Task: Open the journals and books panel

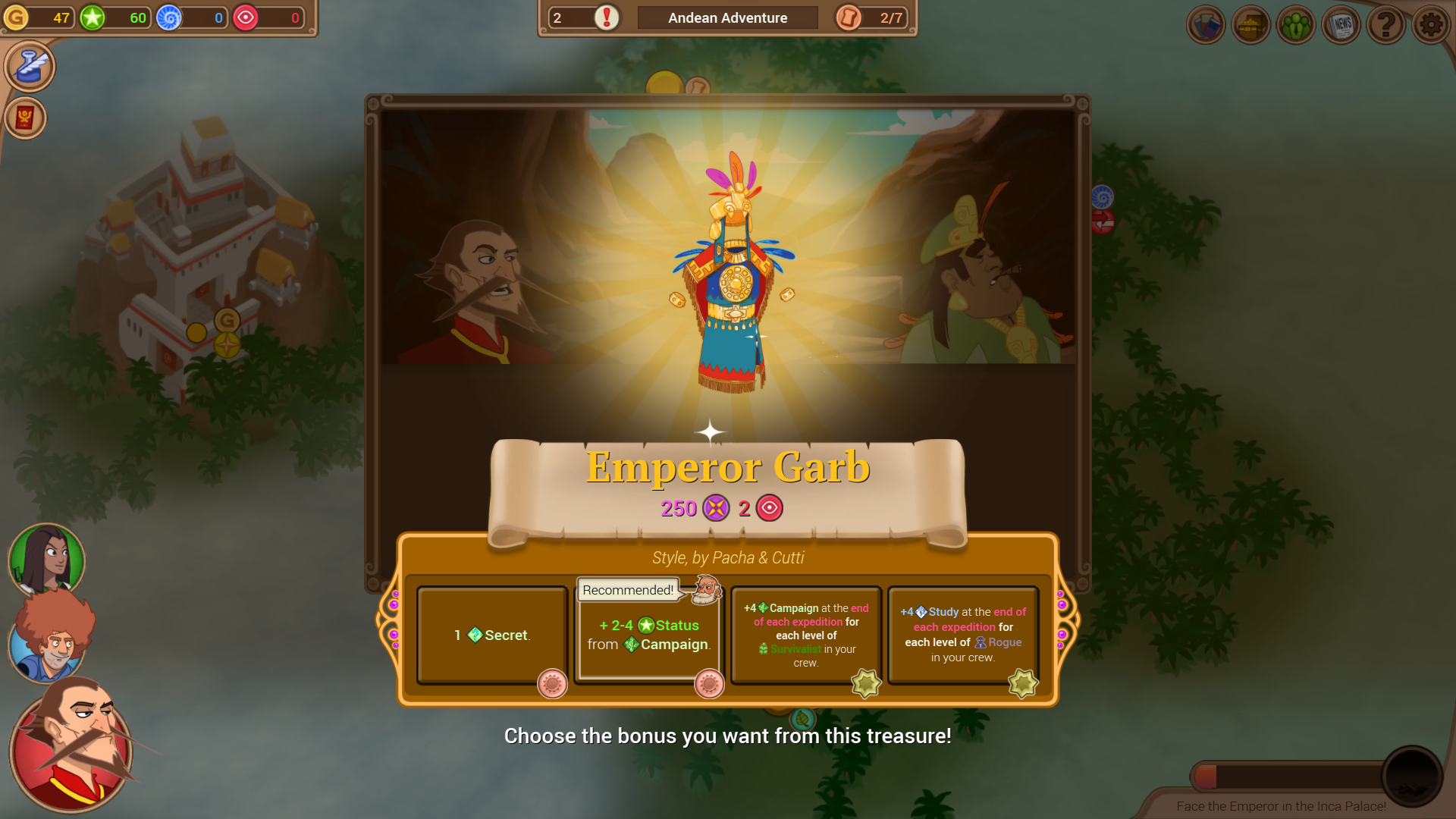Action: [x=1205, y=24]
